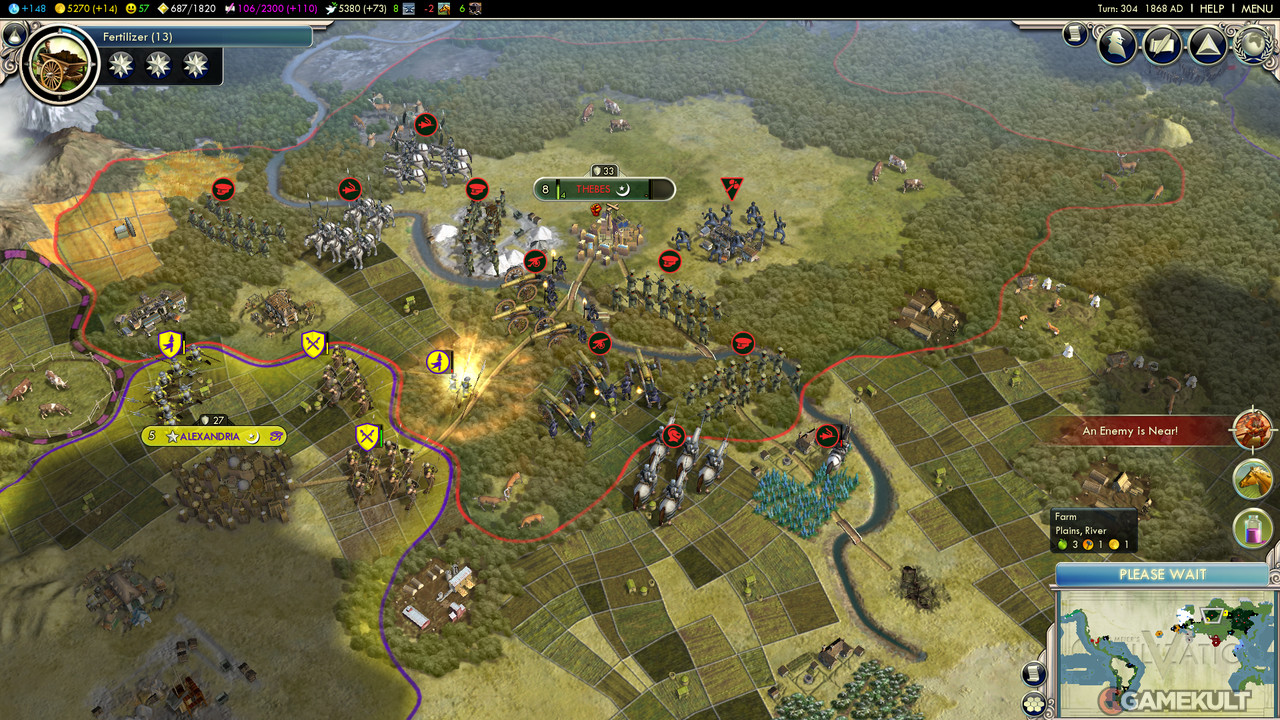Select the Alexandria city banner
The image size is (1280, 720).
[214, 436]
